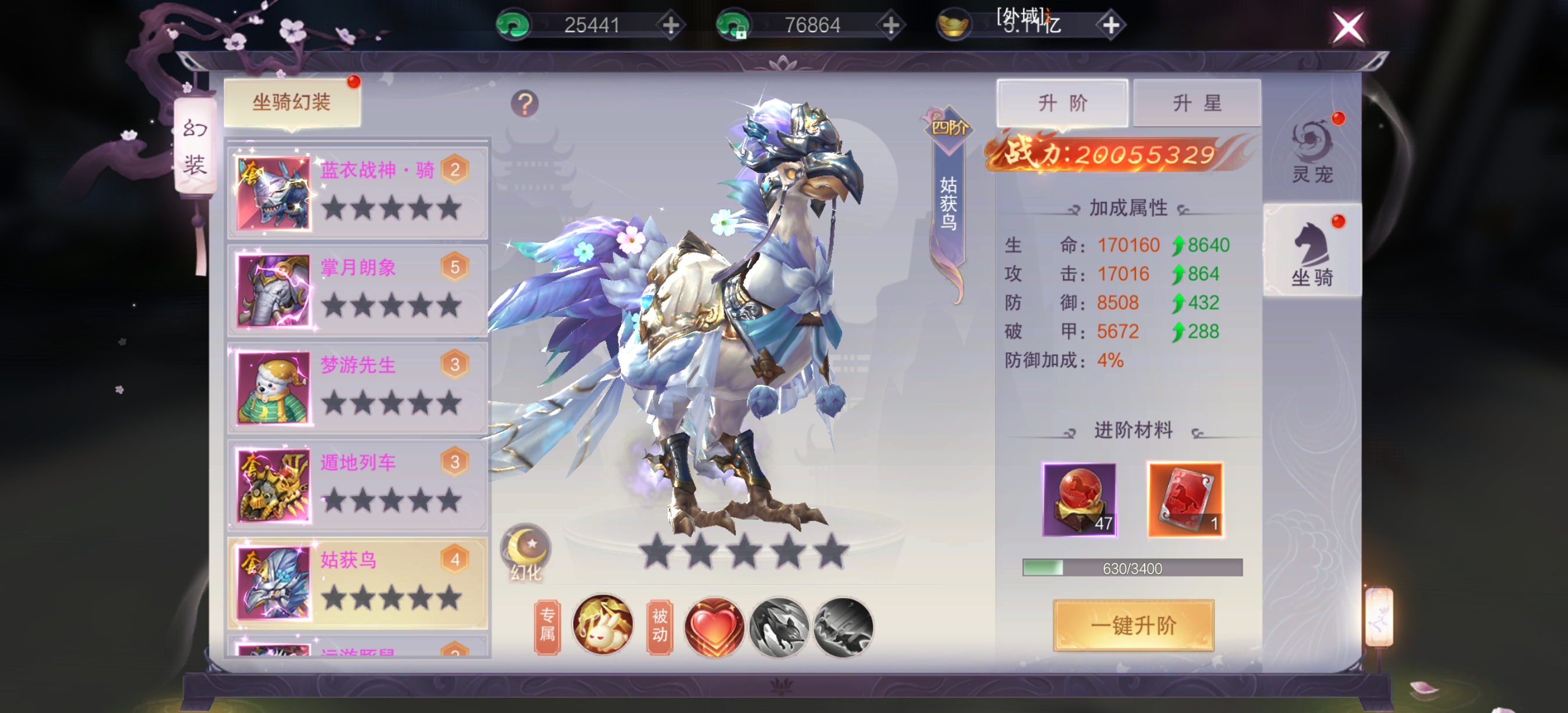Close the mount panel with the X
The height and width of the screenshot is (713, 1568).
(1348, 27)
